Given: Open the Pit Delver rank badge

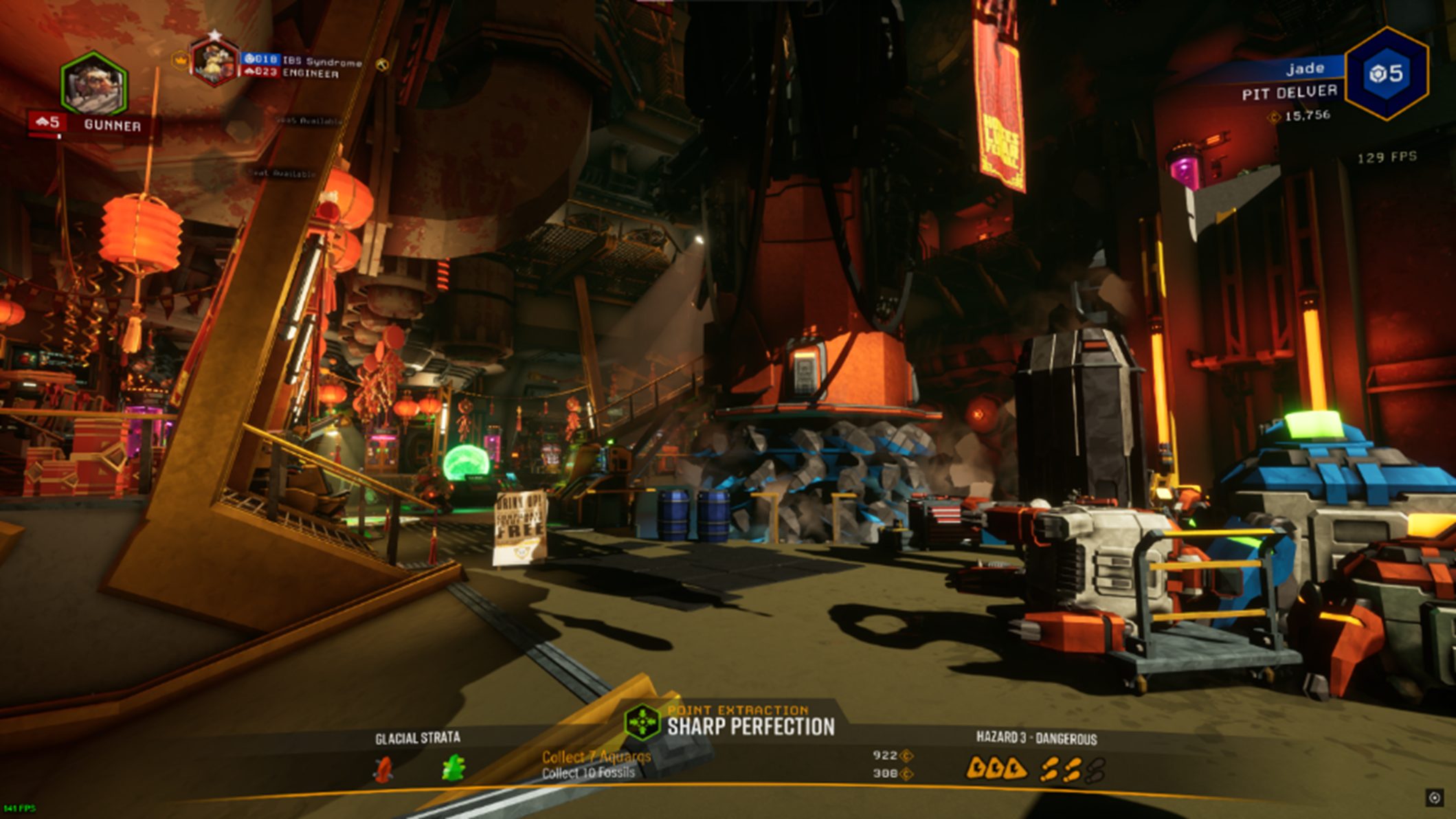Looking at the screenshot, I should pos(1386,74).
